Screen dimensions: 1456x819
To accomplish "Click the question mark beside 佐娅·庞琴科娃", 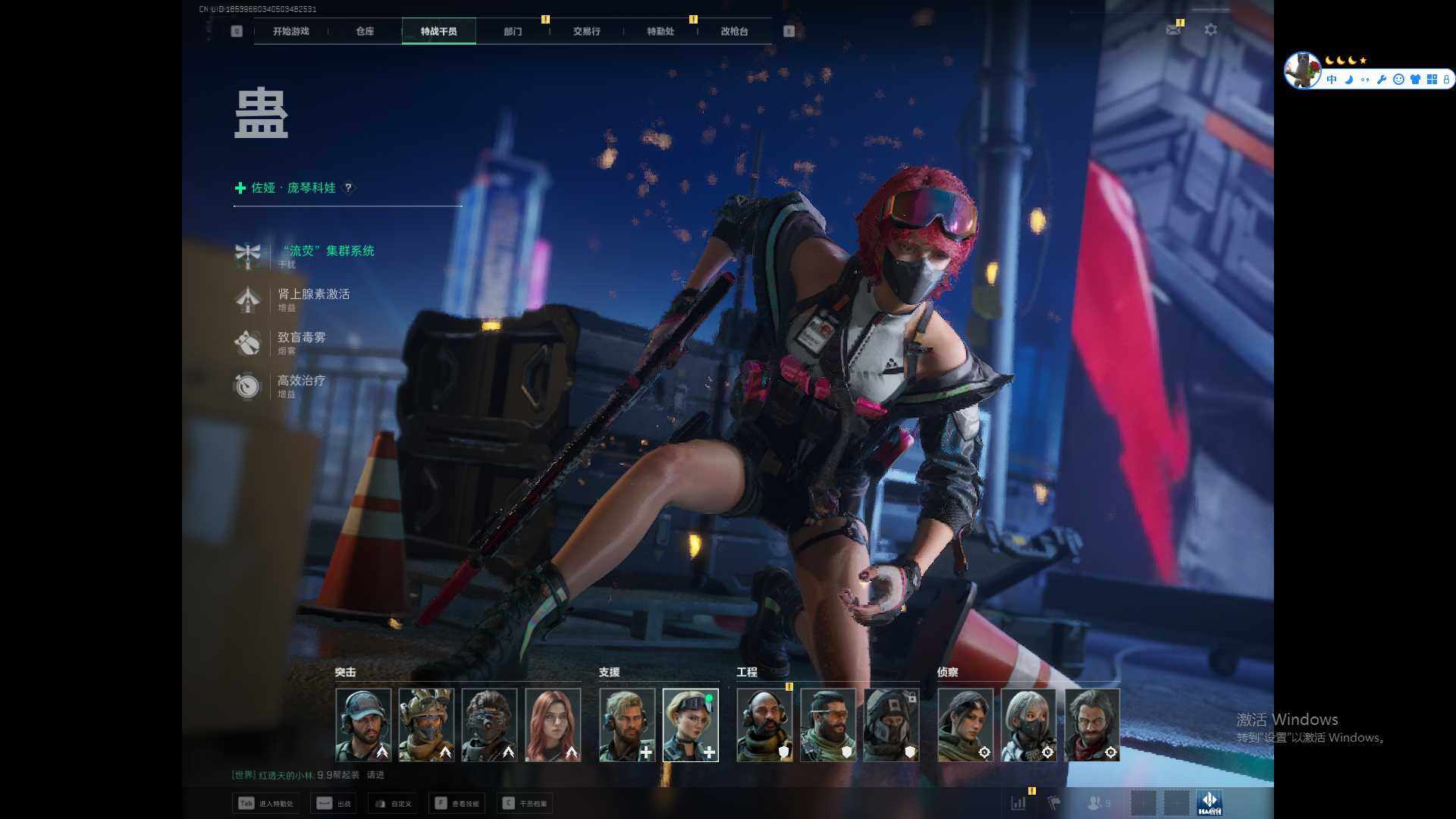I will click(x=348, y=187).
